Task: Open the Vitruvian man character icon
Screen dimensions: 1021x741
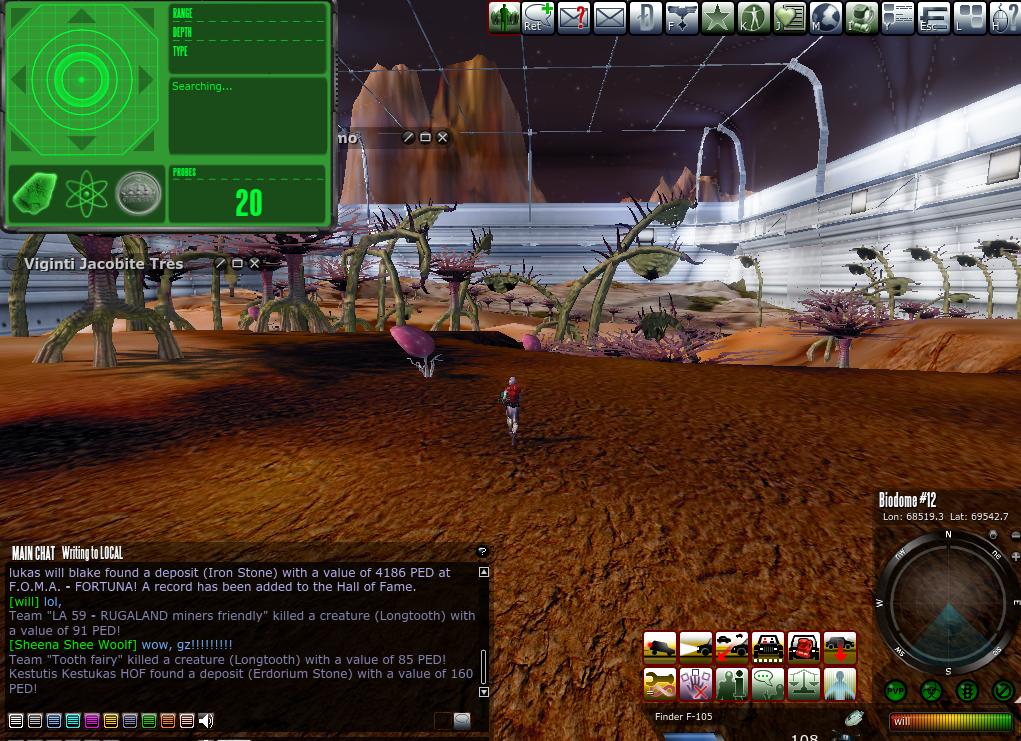Action: [753, 17]
